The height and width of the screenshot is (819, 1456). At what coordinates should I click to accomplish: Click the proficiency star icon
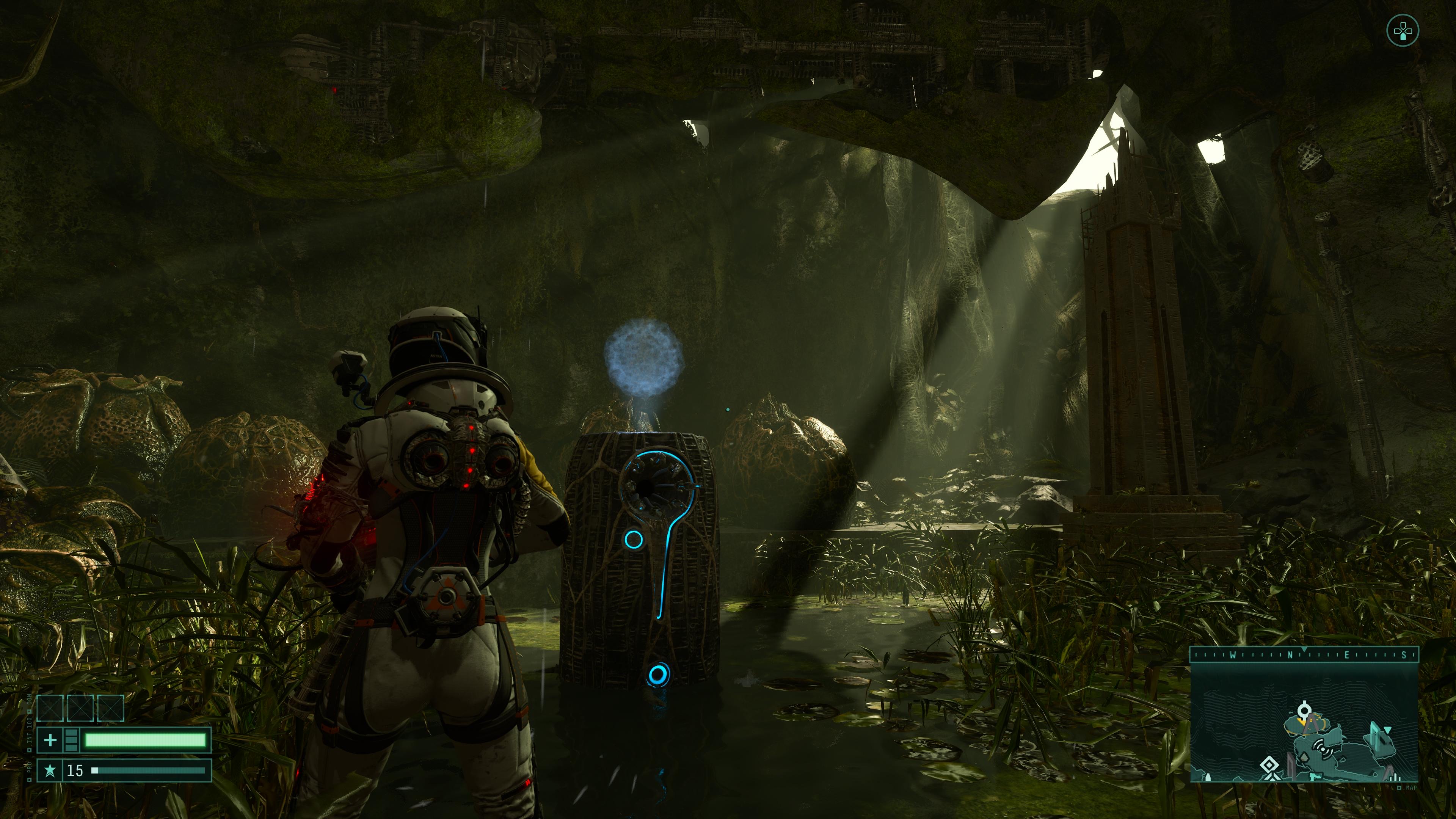click(x=50, y=770)
